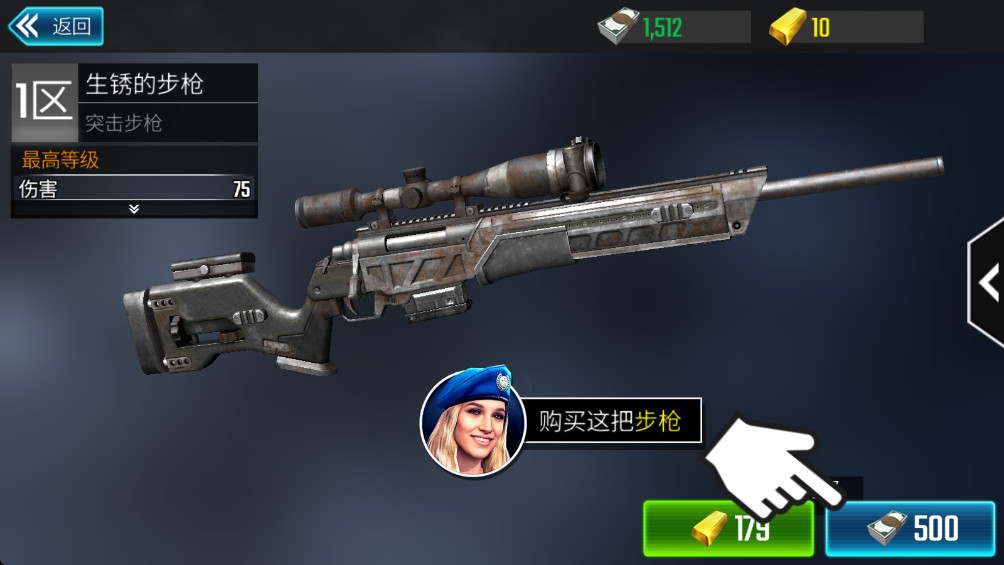
Task: Expand weapon stats with the double-chevron arrow
Action: coord(134,209)
